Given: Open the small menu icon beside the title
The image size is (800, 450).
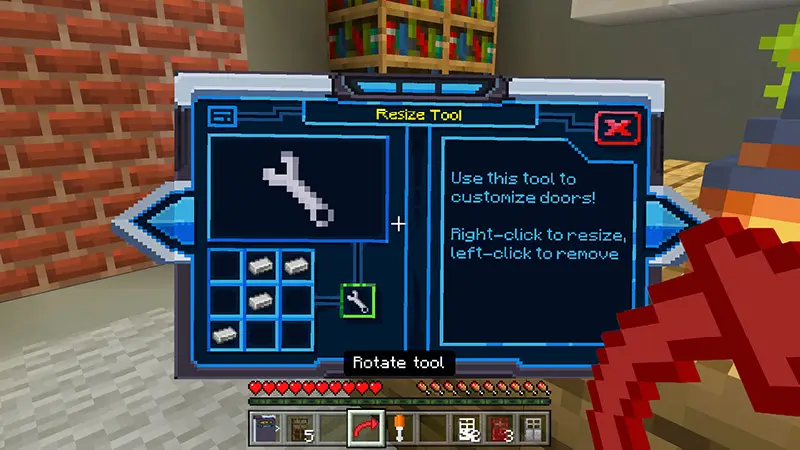Looking at the screenshot, I should 223,117.
